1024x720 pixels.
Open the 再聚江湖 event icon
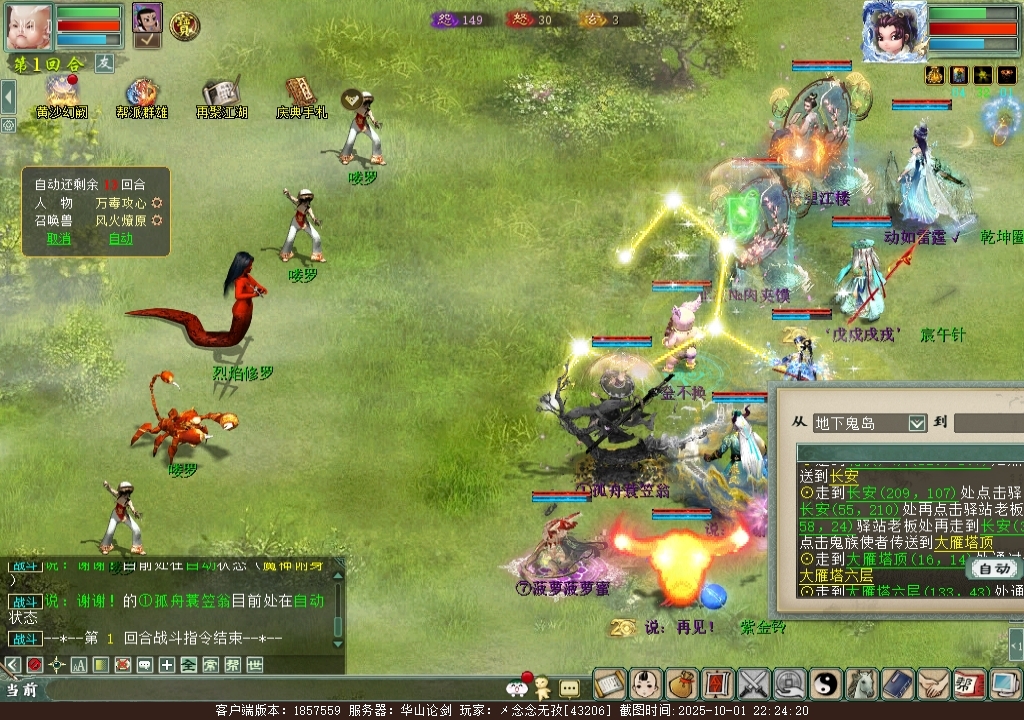point(221,95)
